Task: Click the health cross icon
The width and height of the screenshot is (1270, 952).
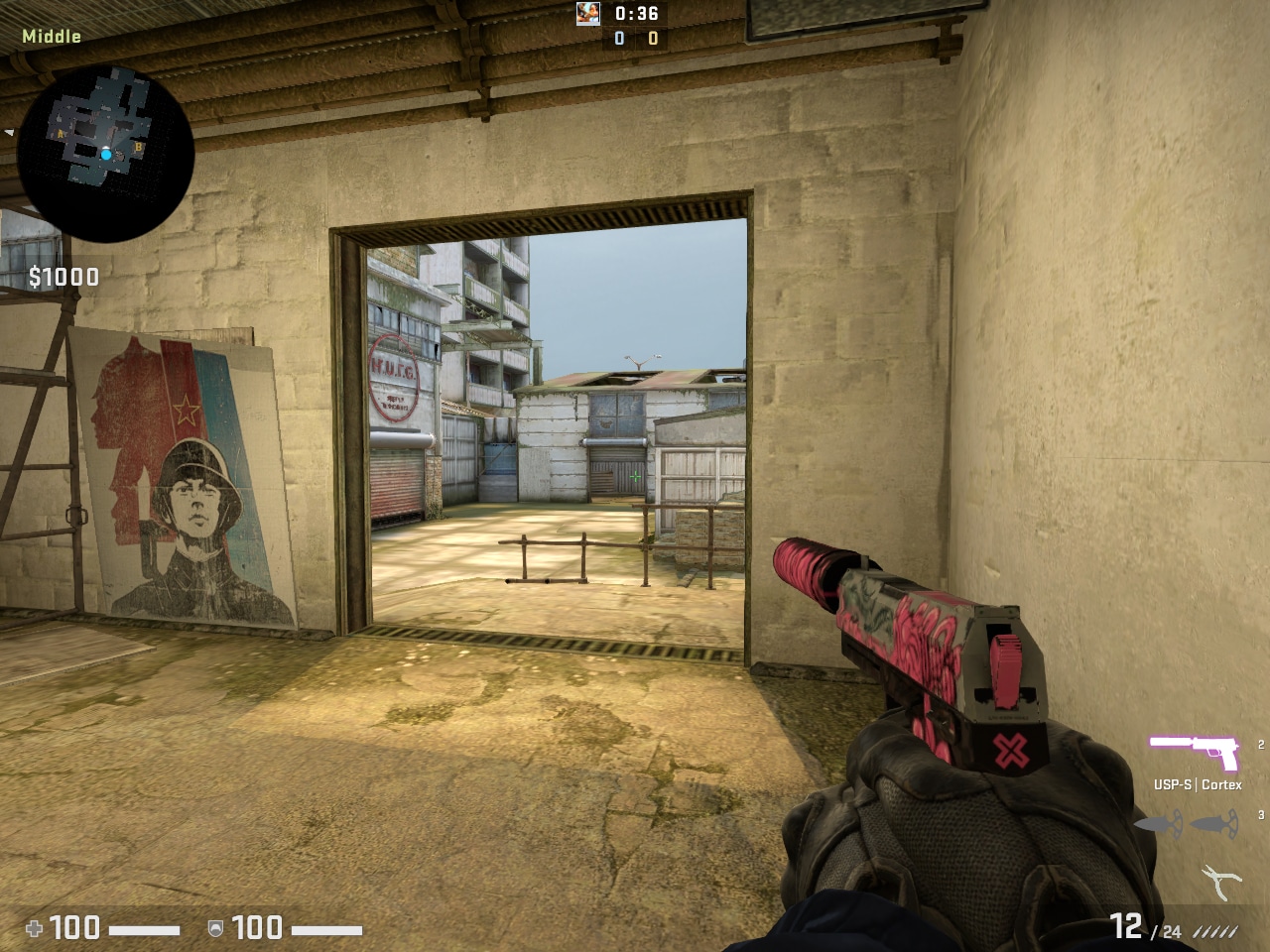Action: tap(38, 930)
